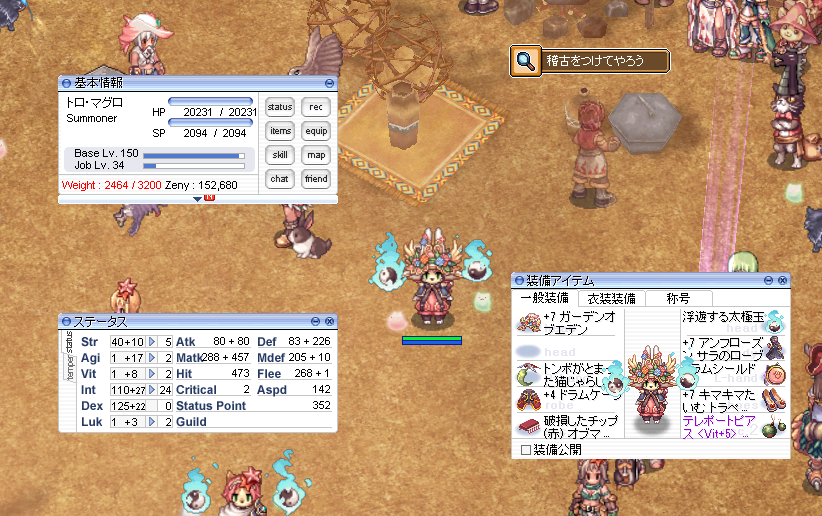Open the chat button
Screen dimensions: 822x516
pos(280,179)
